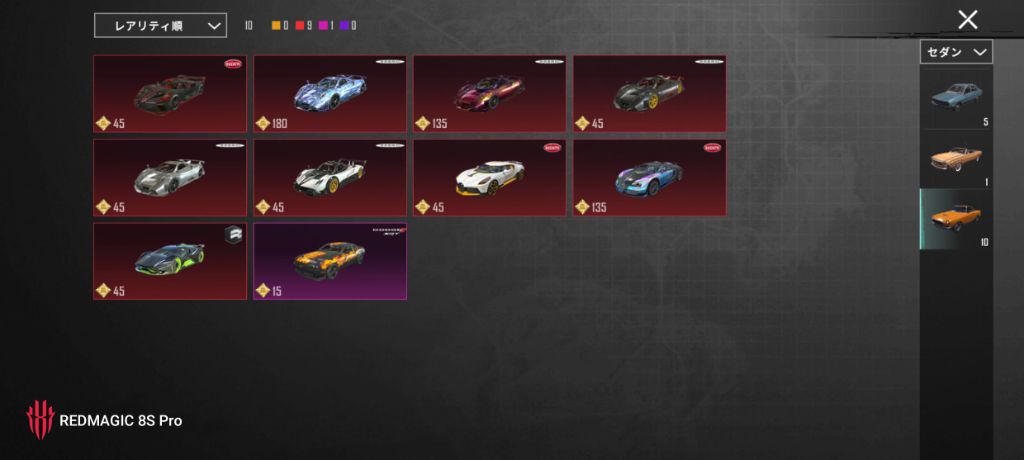Viewport: 1024px width, 460px height.
Task: Open the レアリティ順 sort dropdown
Action: pos(160,25)
